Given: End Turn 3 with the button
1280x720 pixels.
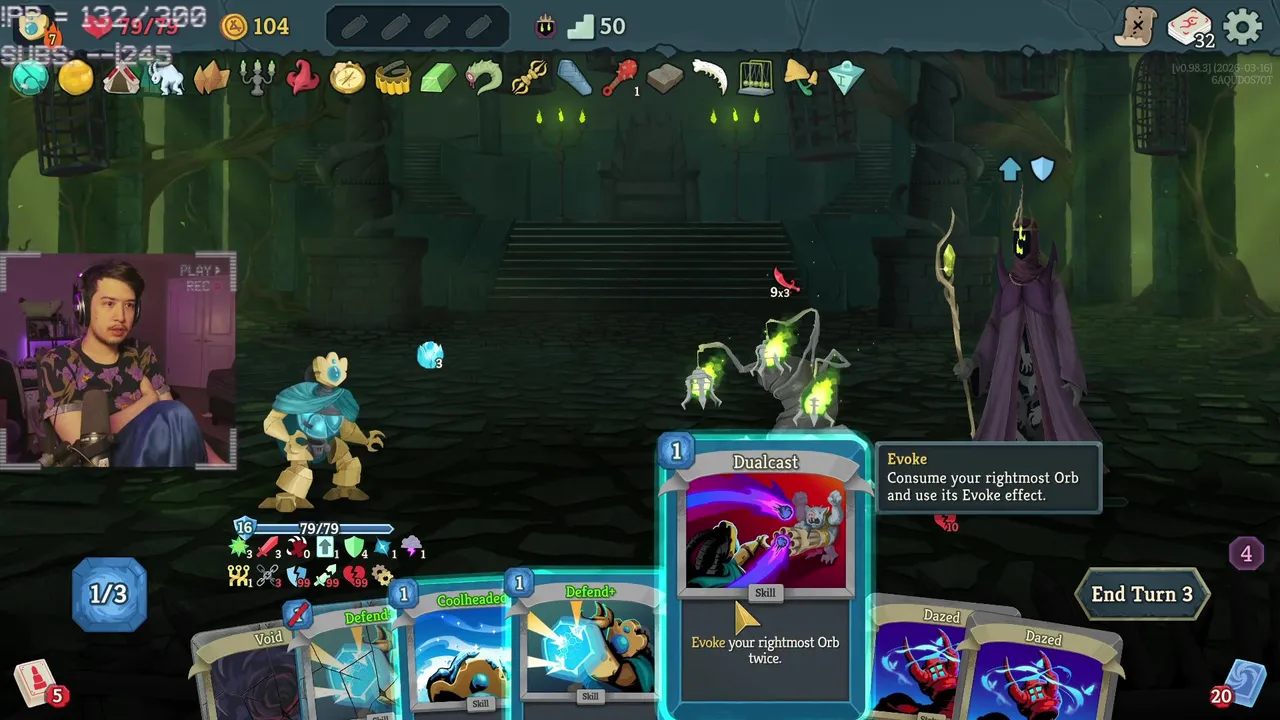Looking at the screenshot, I should [x=1141, y=594].
